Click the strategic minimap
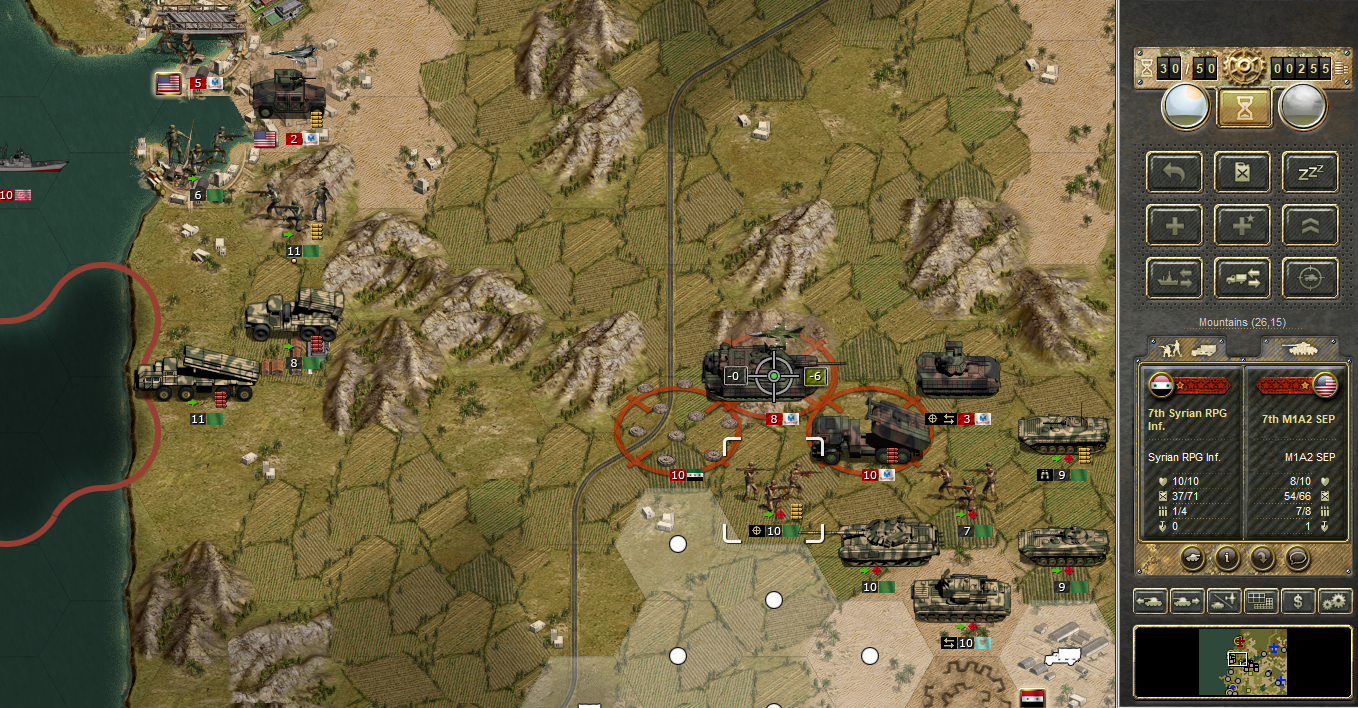The height and width of the screenshot is (708, 1358). point(1243,661)
